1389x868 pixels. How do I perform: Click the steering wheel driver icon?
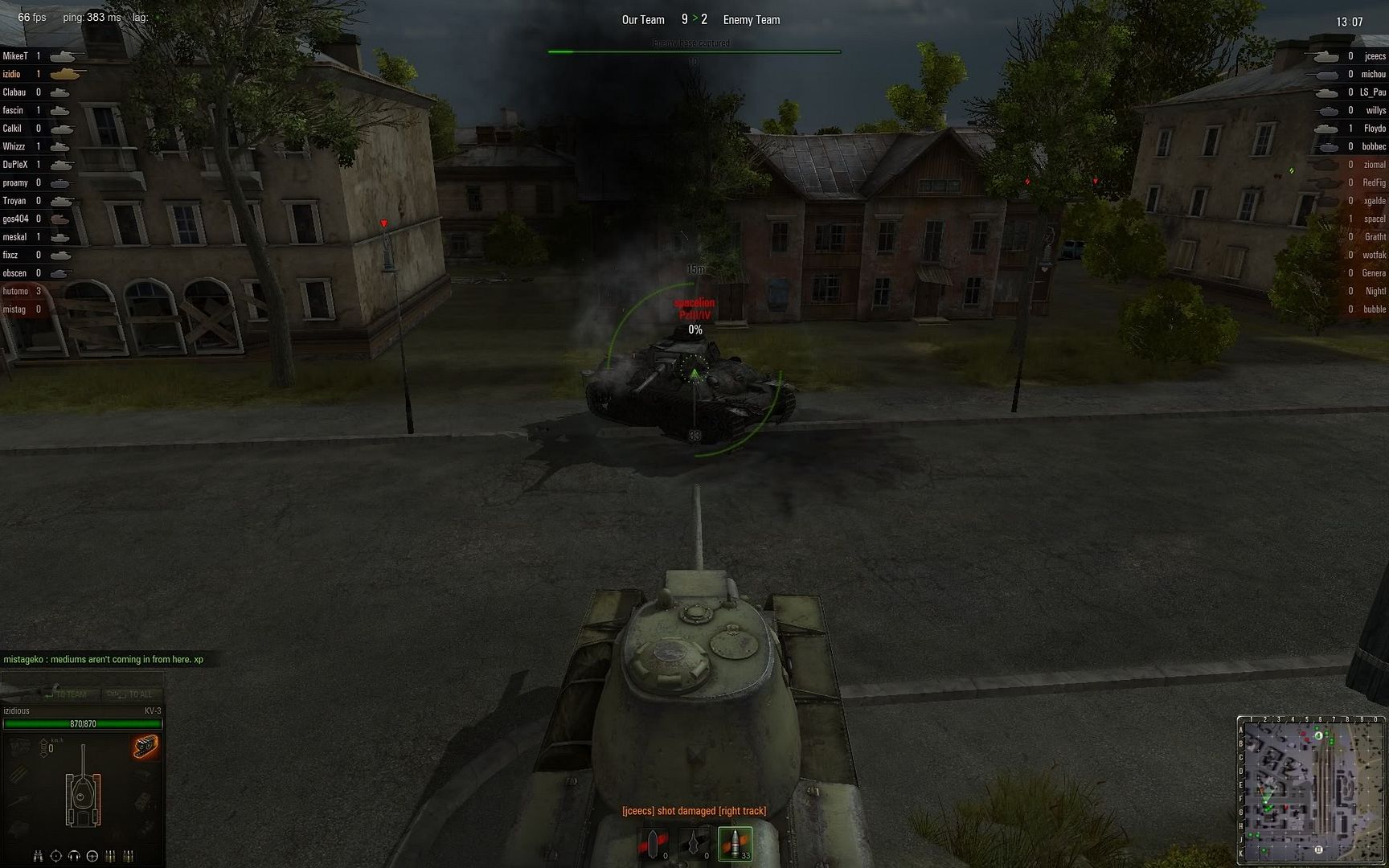point(92,856)
